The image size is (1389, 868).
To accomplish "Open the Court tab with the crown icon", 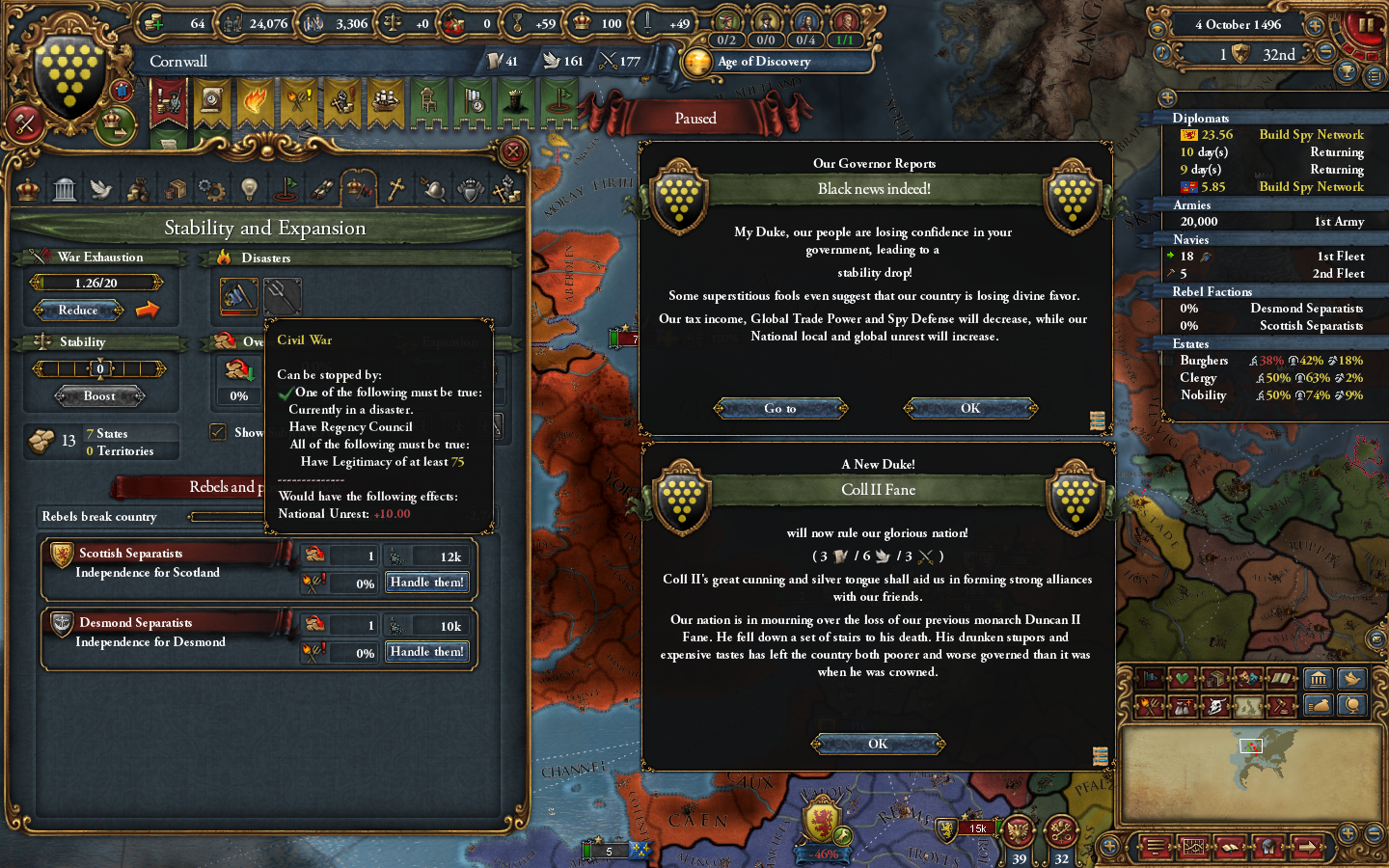I will point(27,189).
